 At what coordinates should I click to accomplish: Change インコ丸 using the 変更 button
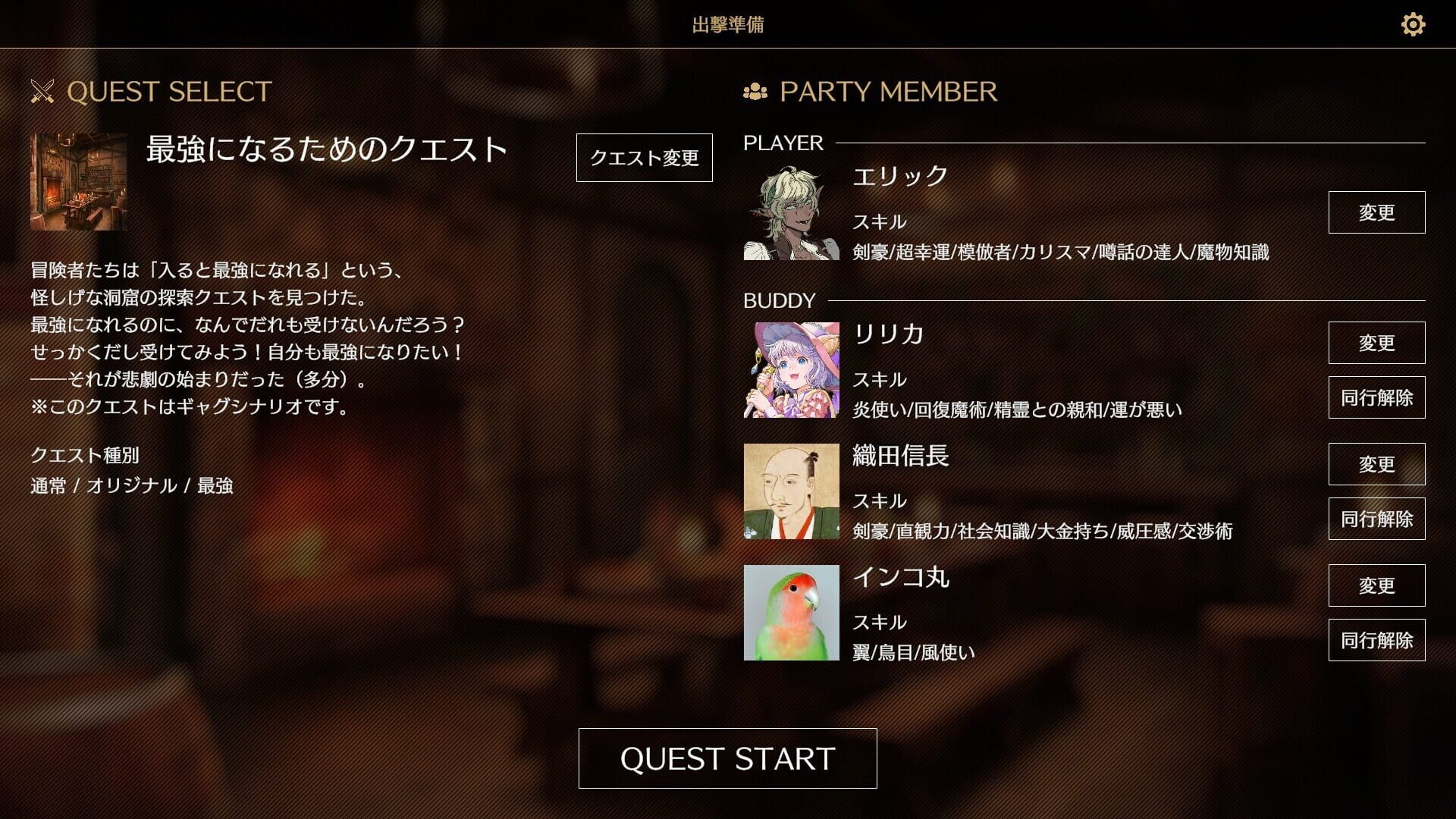(x=1377, y=585)
